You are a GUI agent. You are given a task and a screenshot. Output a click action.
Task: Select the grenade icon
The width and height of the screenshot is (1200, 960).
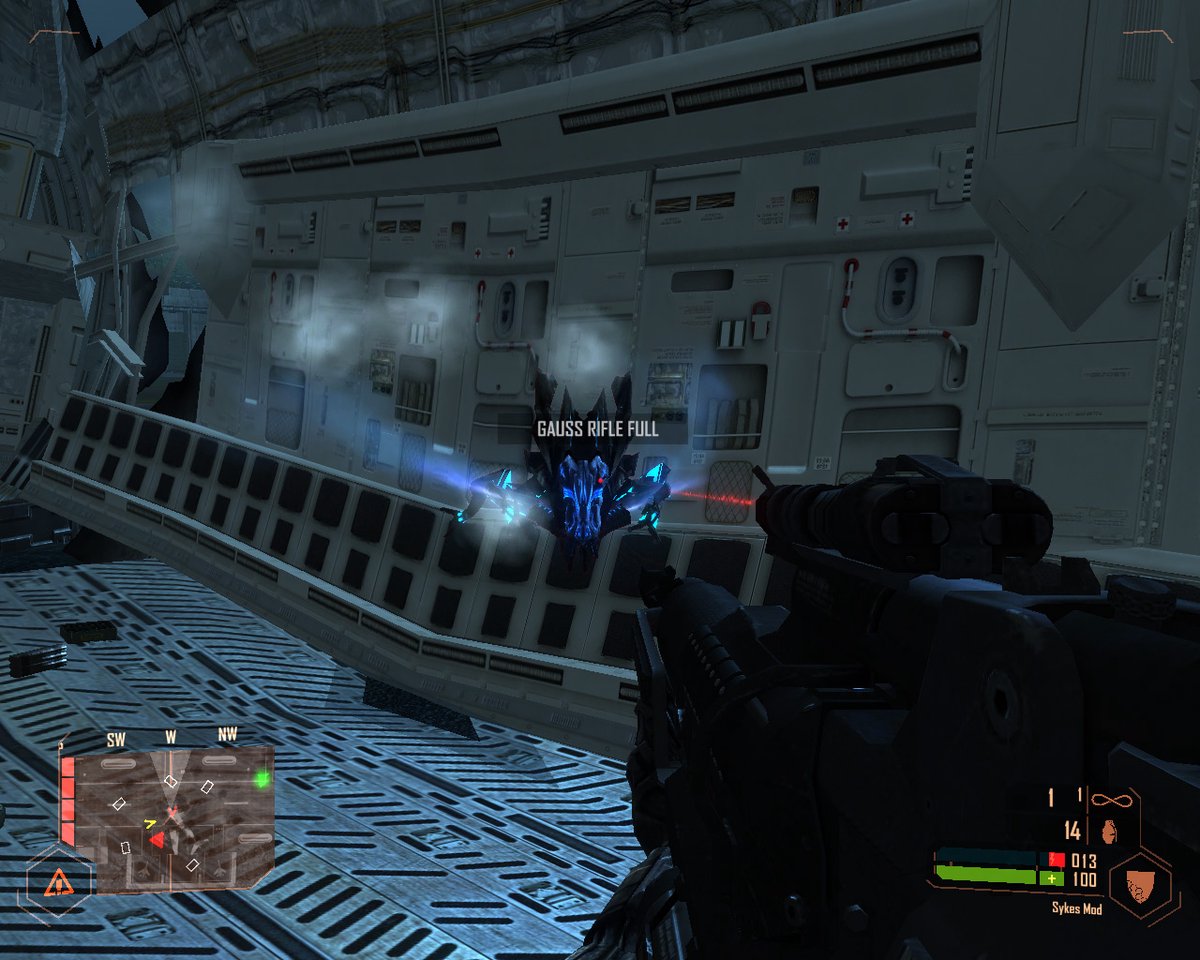tap(1106, 830)
